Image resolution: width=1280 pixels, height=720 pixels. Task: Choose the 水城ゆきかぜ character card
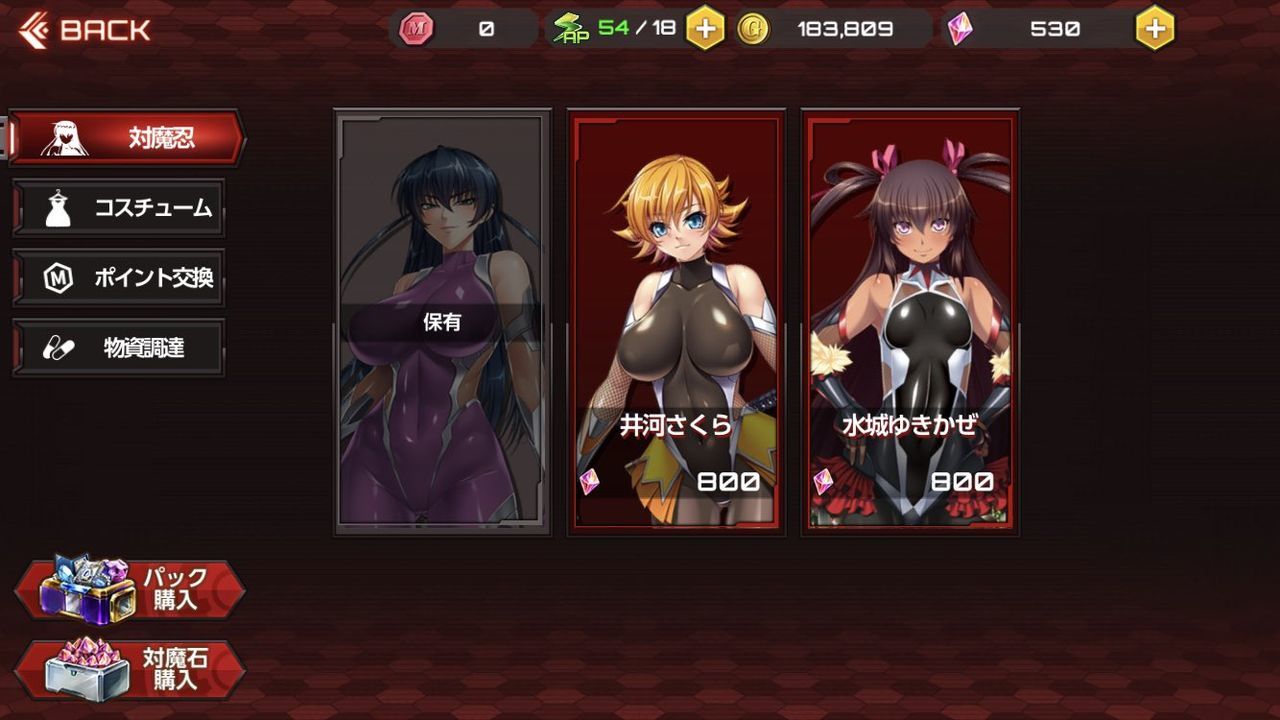[910, 322]
